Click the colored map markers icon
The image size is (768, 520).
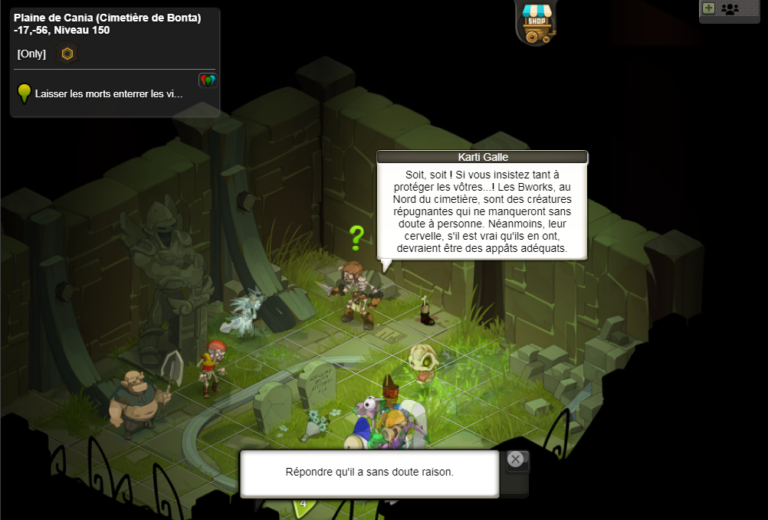[208, 80]
